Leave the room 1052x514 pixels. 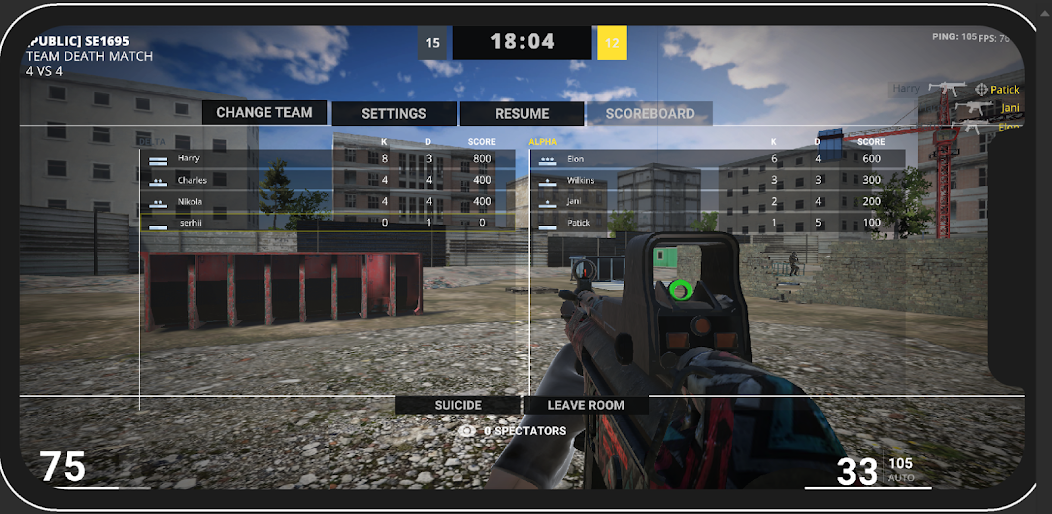pos(586,405)
